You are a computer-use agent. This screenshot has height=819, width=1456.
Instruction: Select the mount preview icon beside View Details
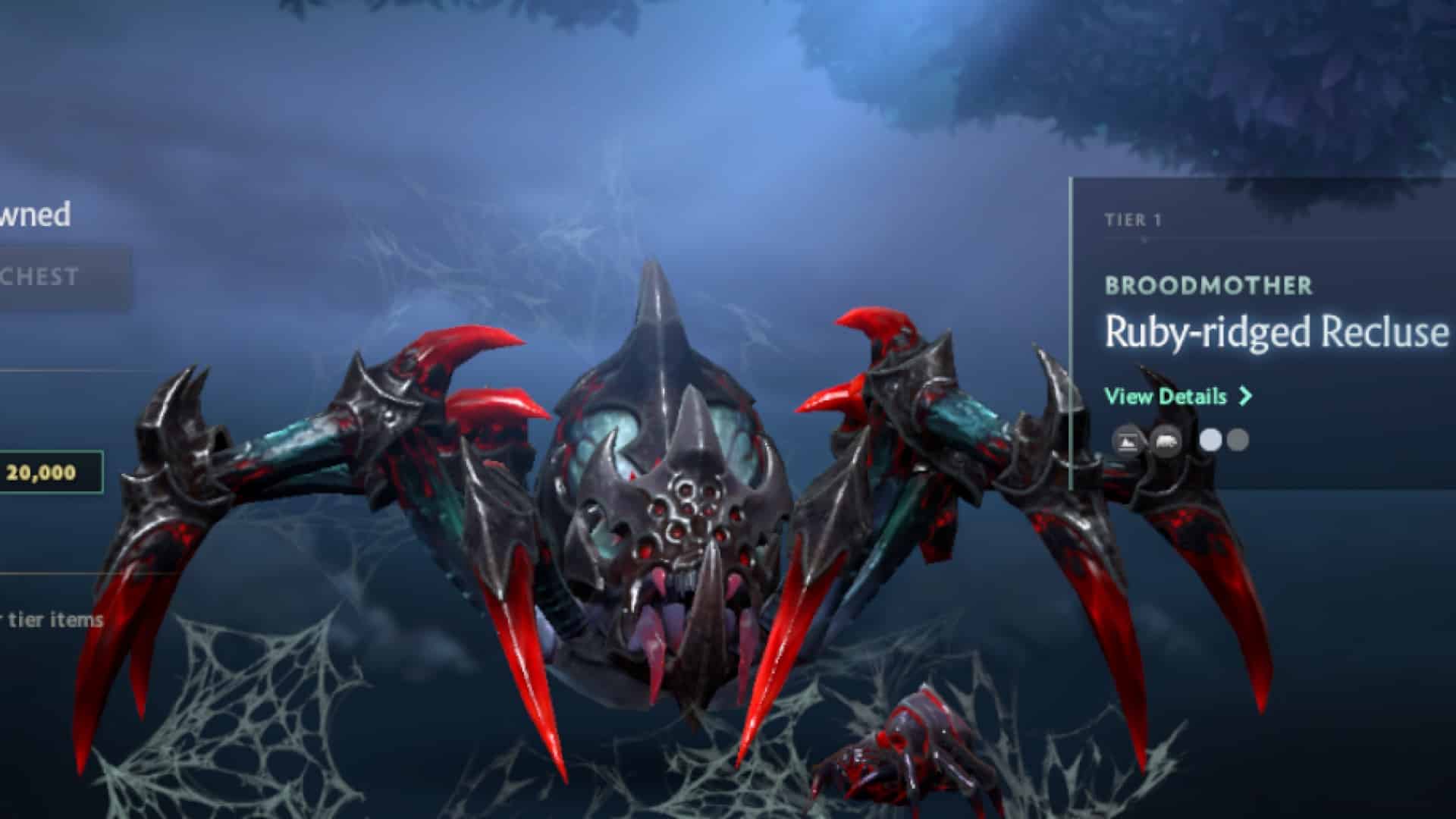(1166, 441)
